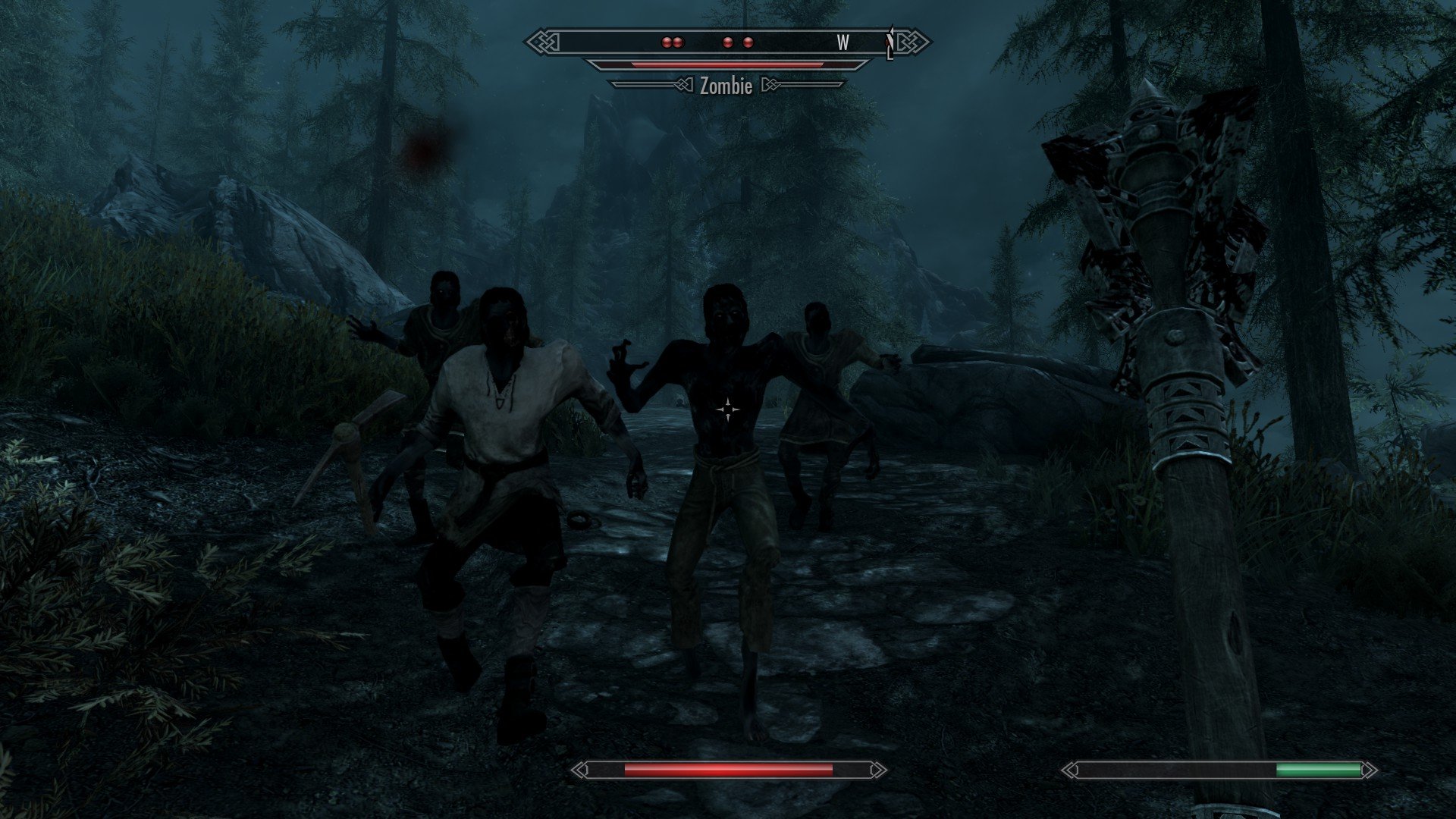Click the W direction marker on the compass
Viewport: 1456px width, 819px height.
tap(842, 43)
